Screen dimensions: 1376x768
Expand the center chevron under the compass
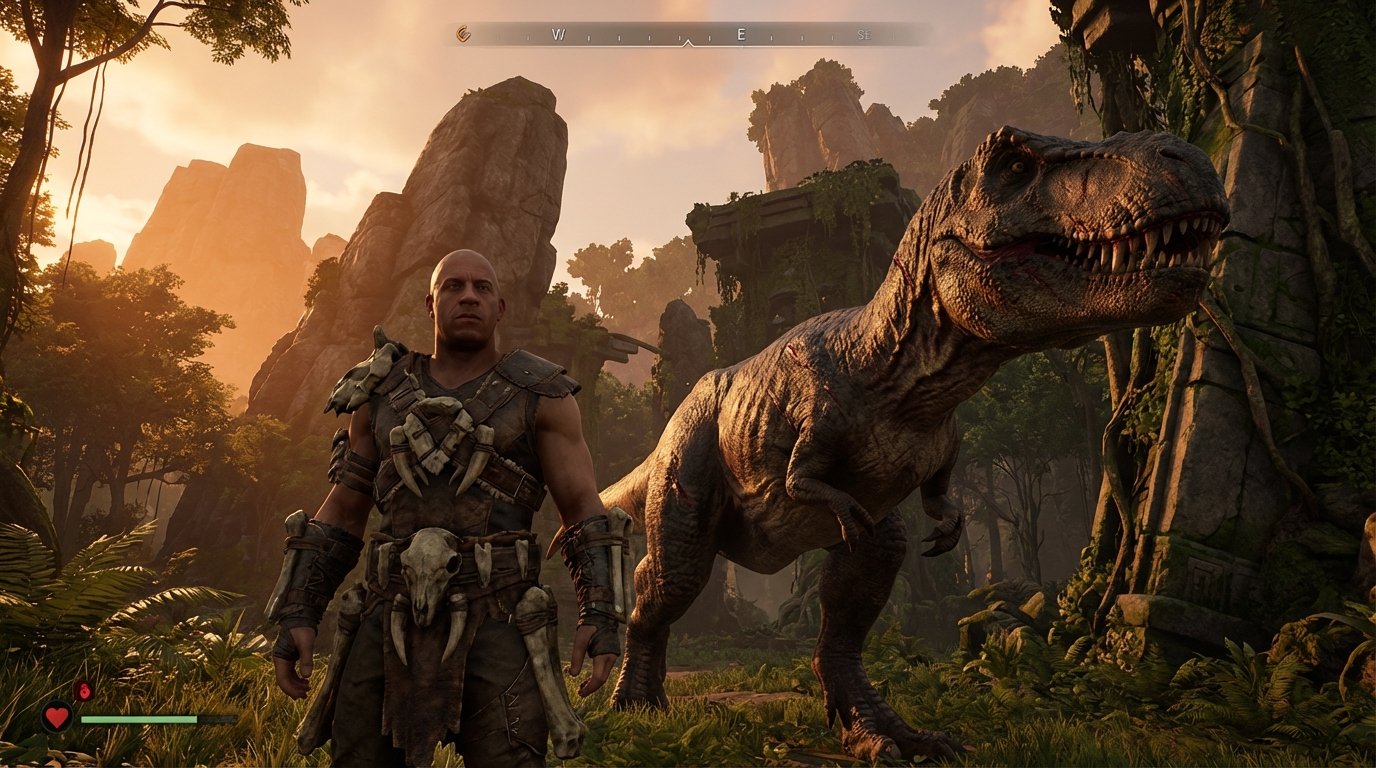pos(688,44)
